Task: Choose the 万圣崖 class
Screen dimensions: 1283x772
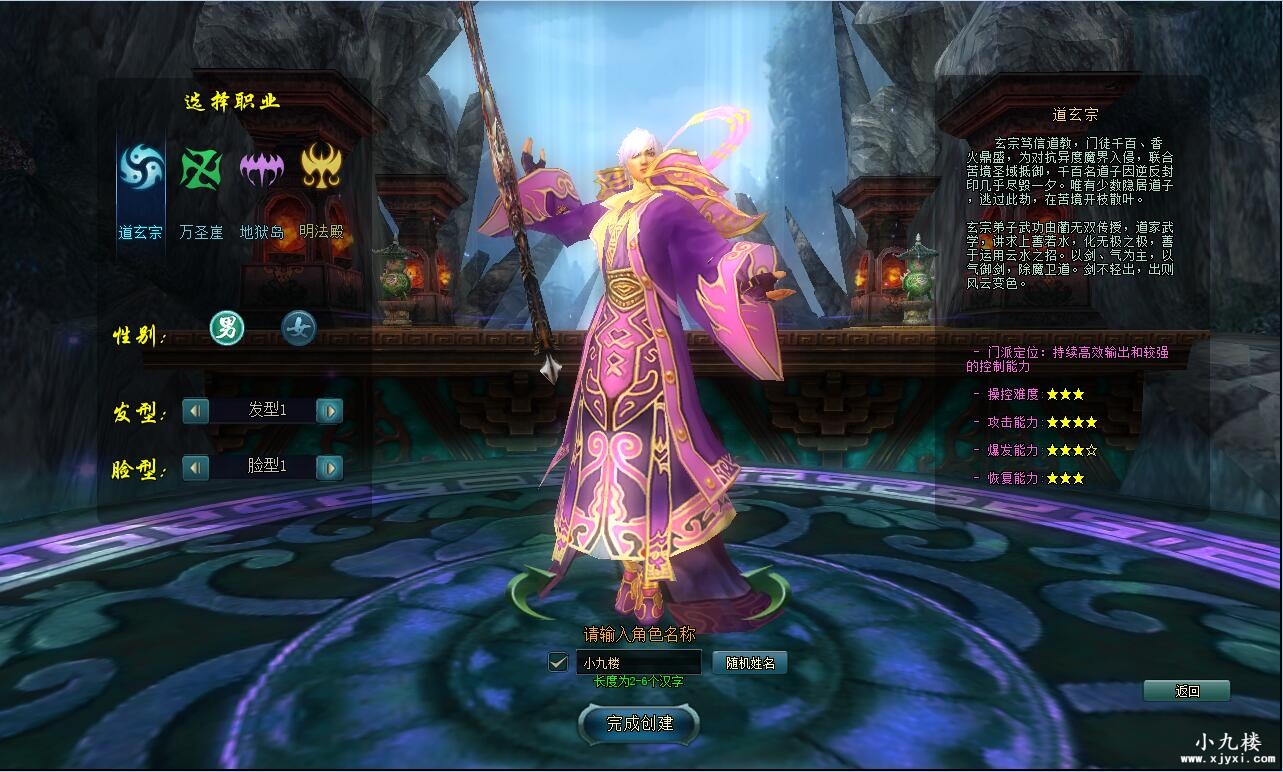Action: 201,169
